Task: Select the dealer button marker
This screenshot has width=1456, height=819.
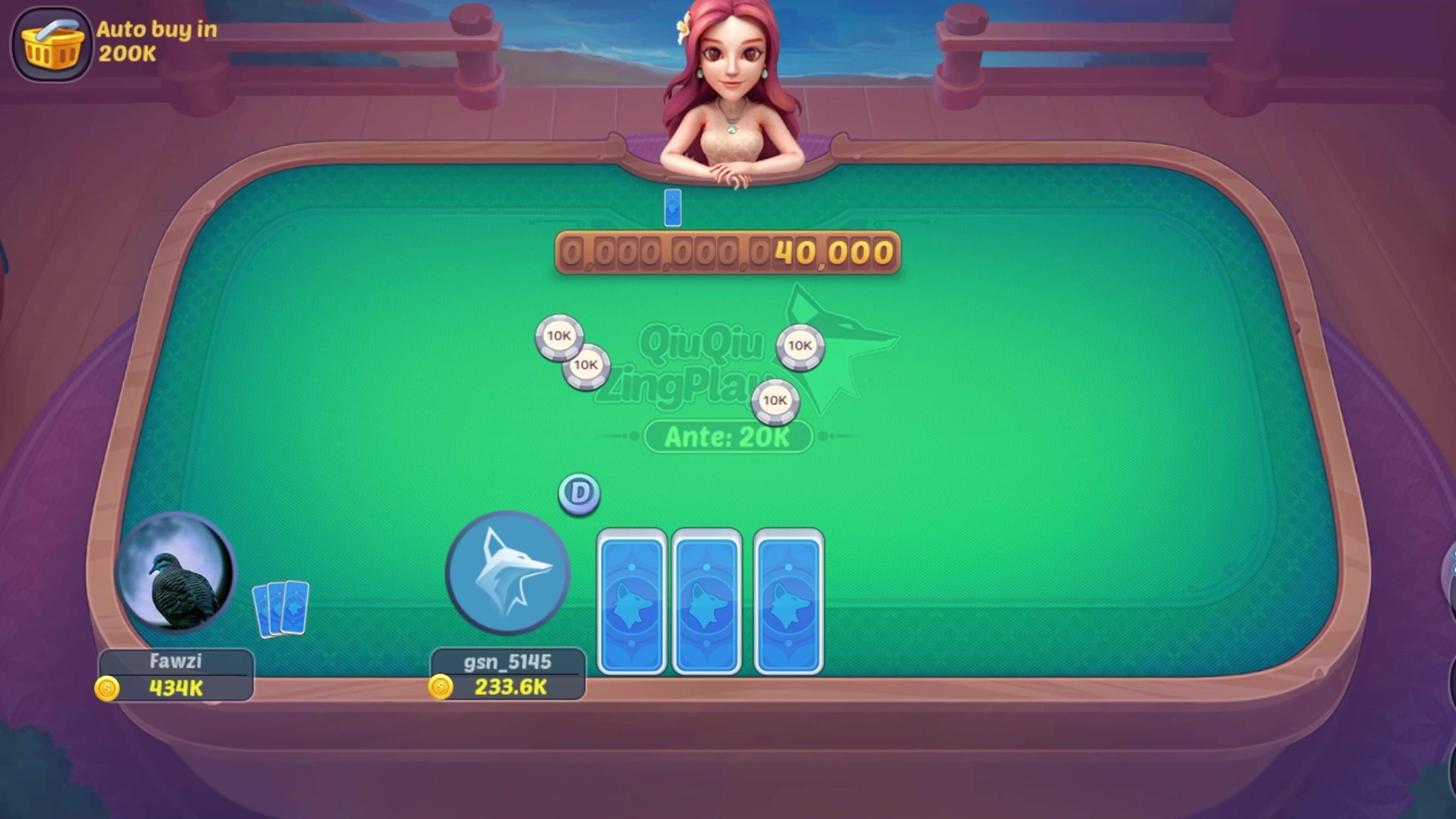Action: click(x=579, y=493)
